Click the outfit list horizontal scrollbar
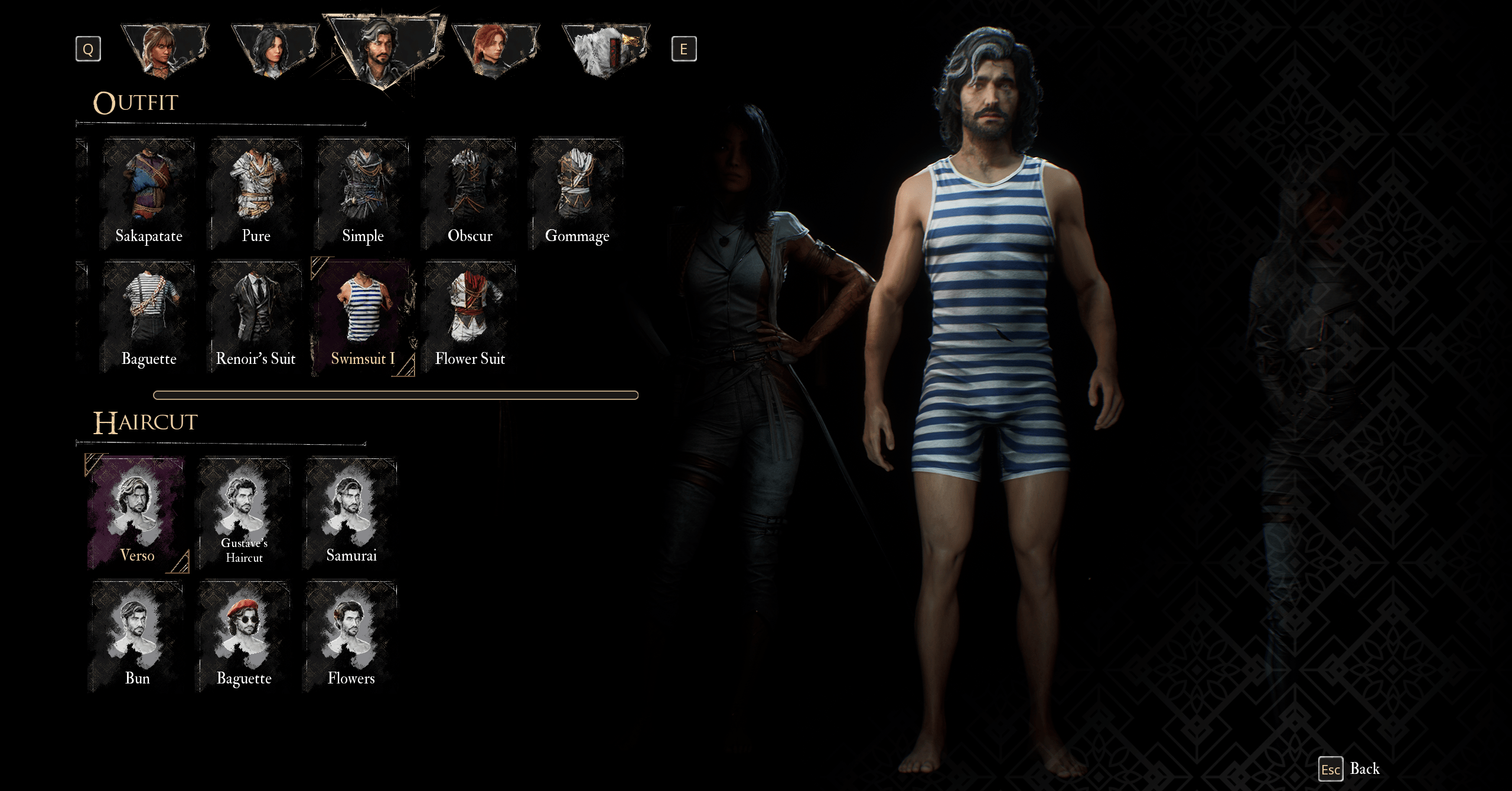1512x791 pixels. pos(396,395)
